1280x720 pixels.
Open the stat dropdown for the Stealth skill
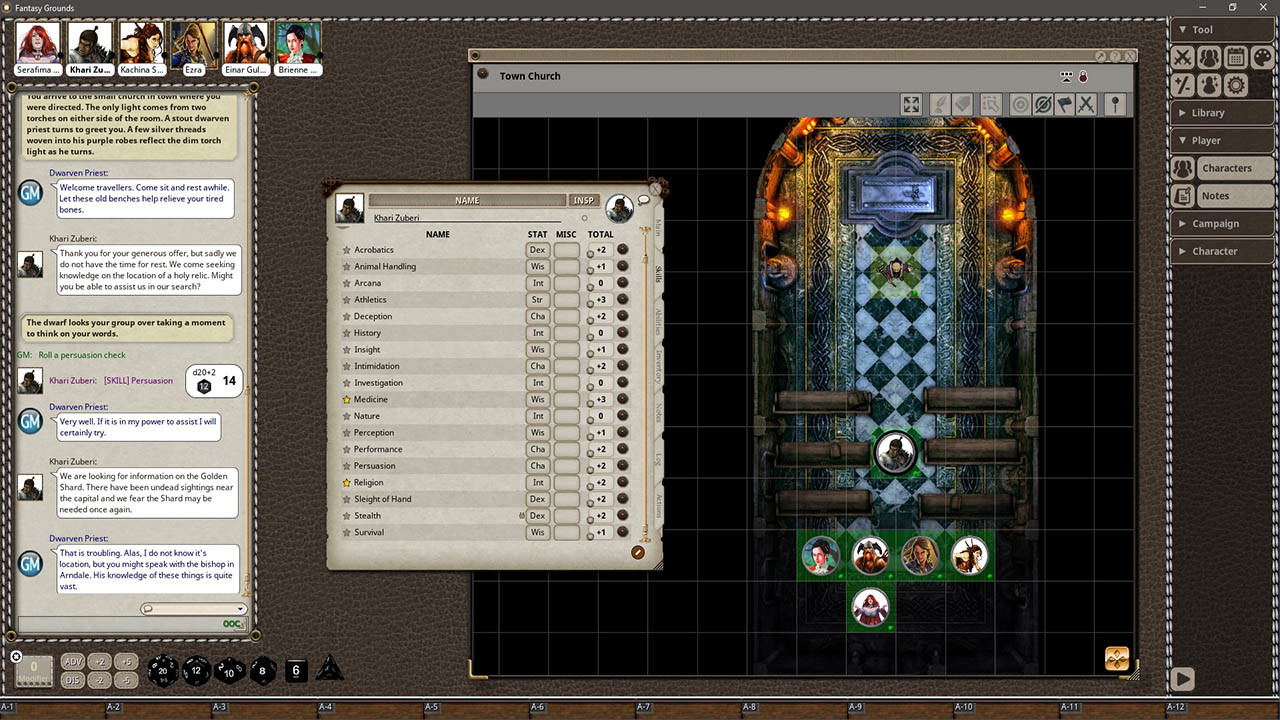click(537, 515)
